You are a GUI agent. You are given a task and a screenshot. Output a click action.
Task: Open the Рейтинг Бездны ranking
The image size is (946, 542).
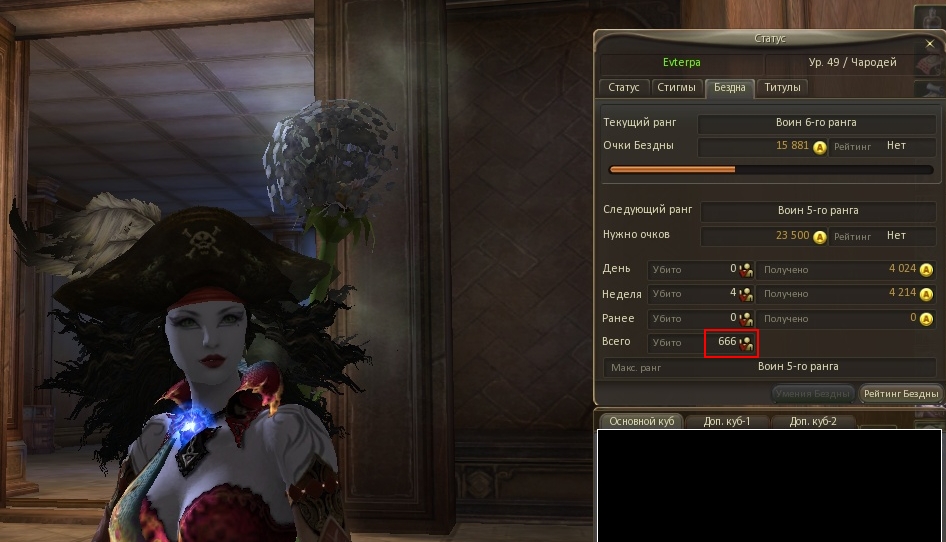tap(901, 394)
